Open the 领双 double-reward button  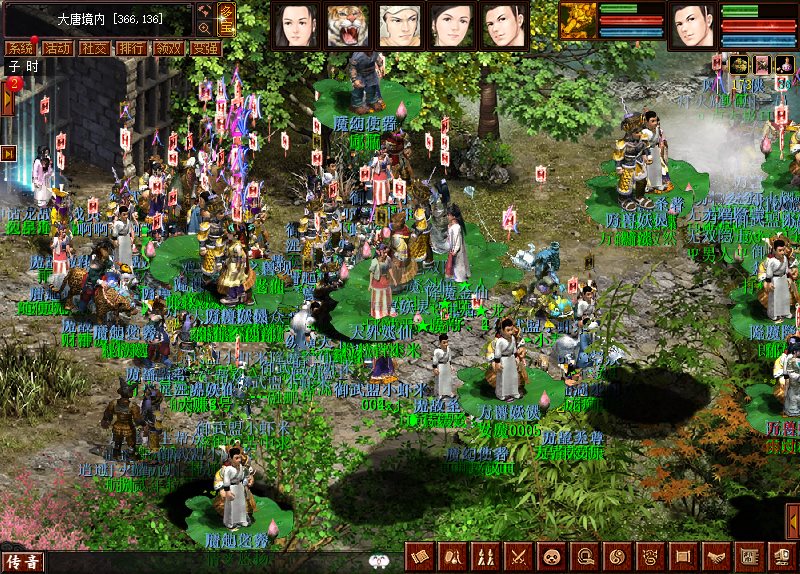coord(167,48)
